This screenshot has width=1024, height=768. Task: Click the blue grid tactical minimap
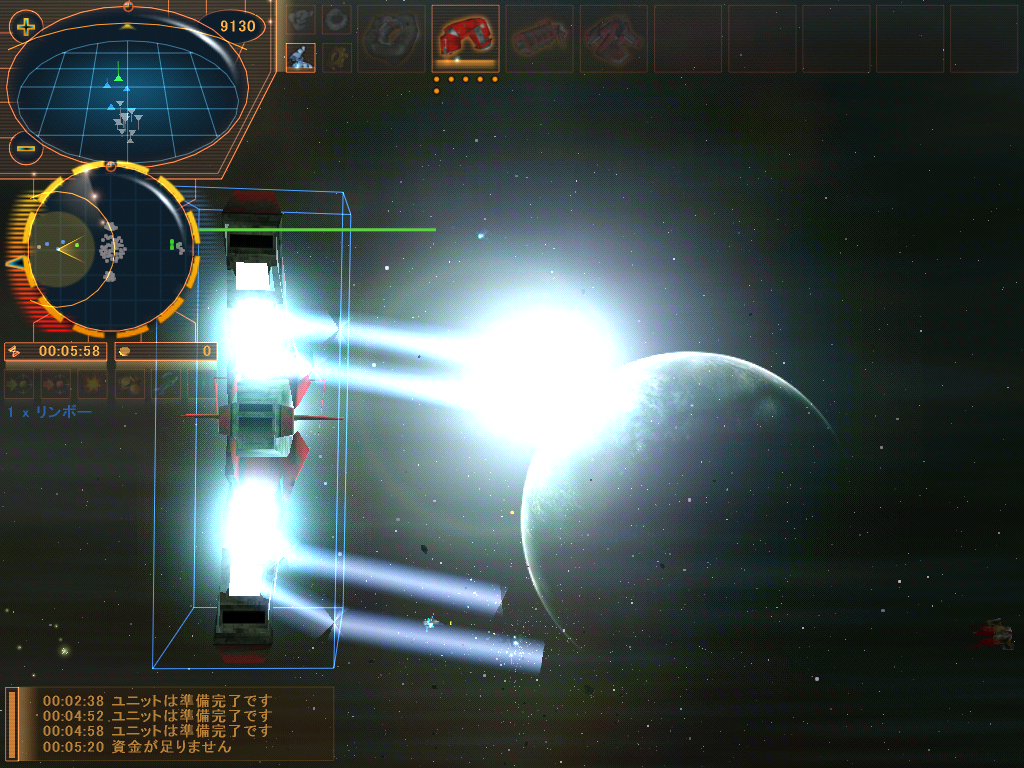pos(128,98)
